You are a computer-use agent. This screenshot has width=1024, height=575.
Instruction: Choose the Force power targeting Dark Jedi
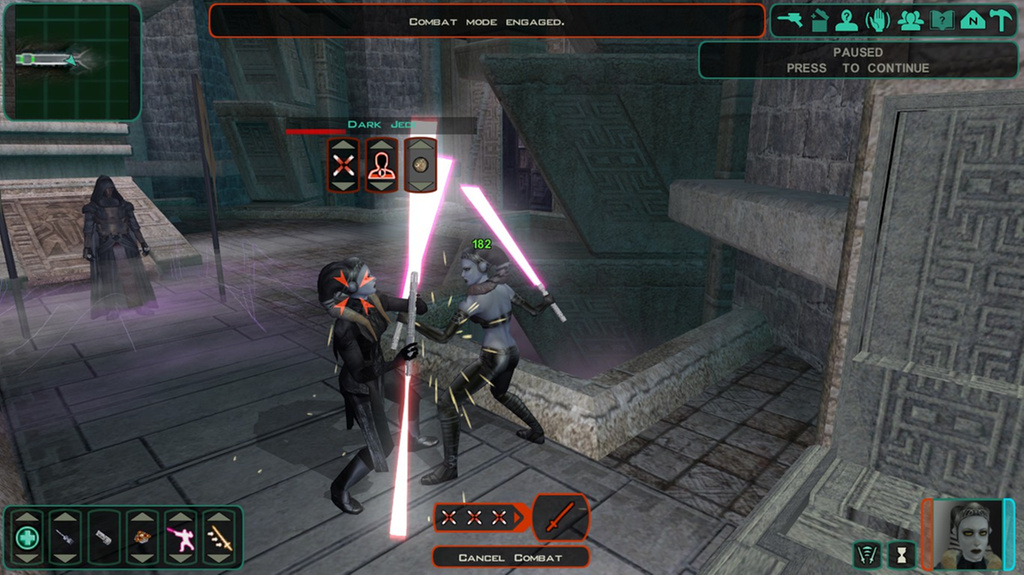pos(382,165)
